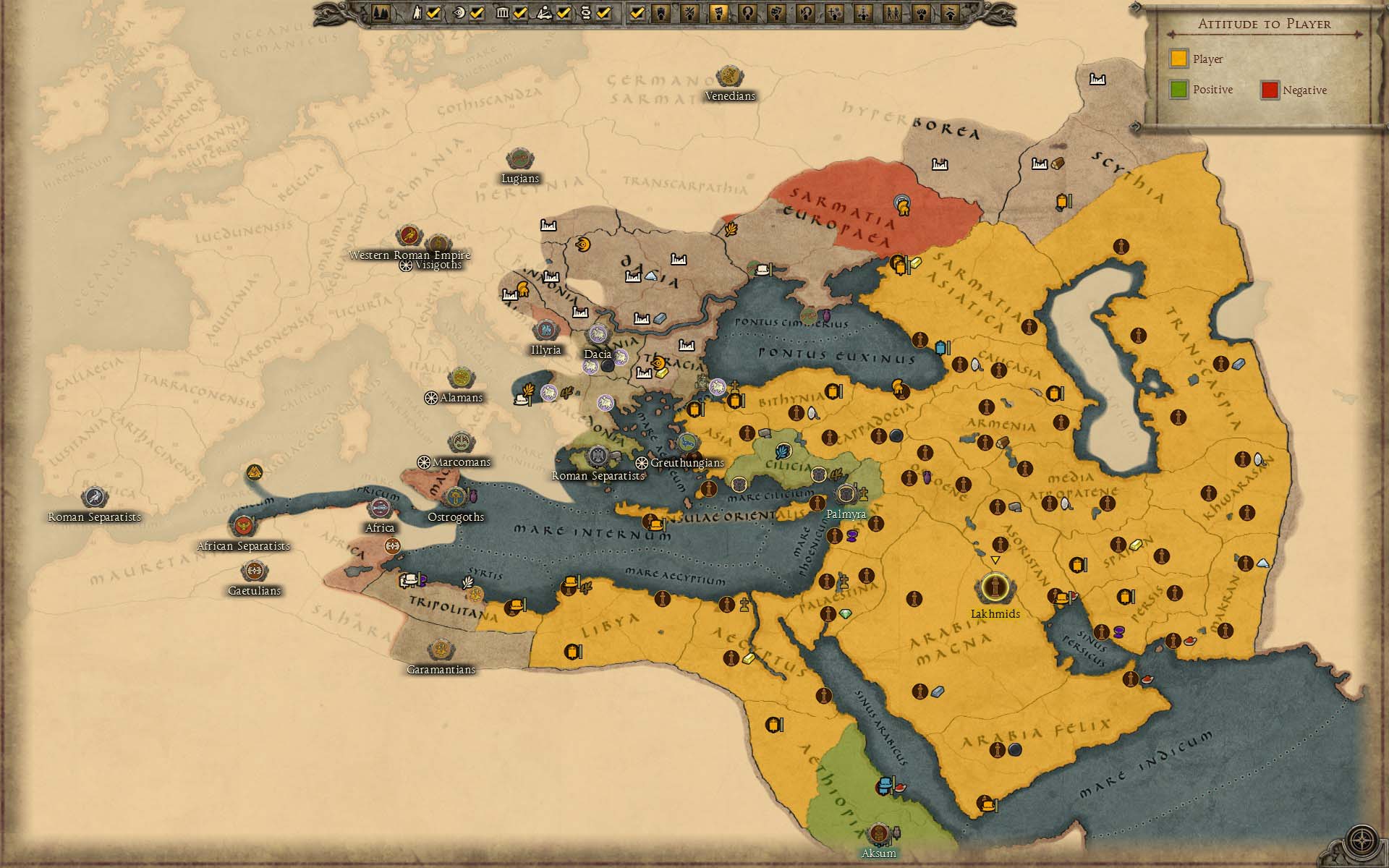Click the Ostrogoths faction marker
Viewport: 1389px width, 868px height.
point(455,498)
